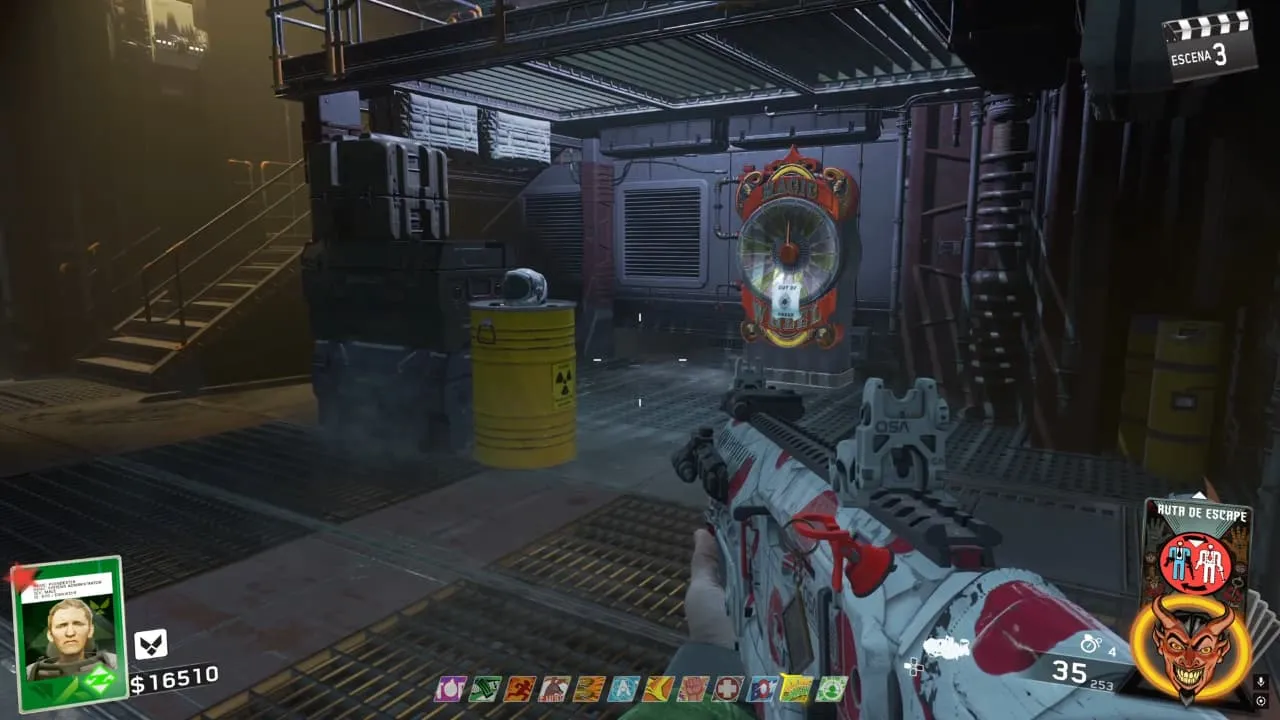Select the highlighted yellow perk icon

(797, 689)
